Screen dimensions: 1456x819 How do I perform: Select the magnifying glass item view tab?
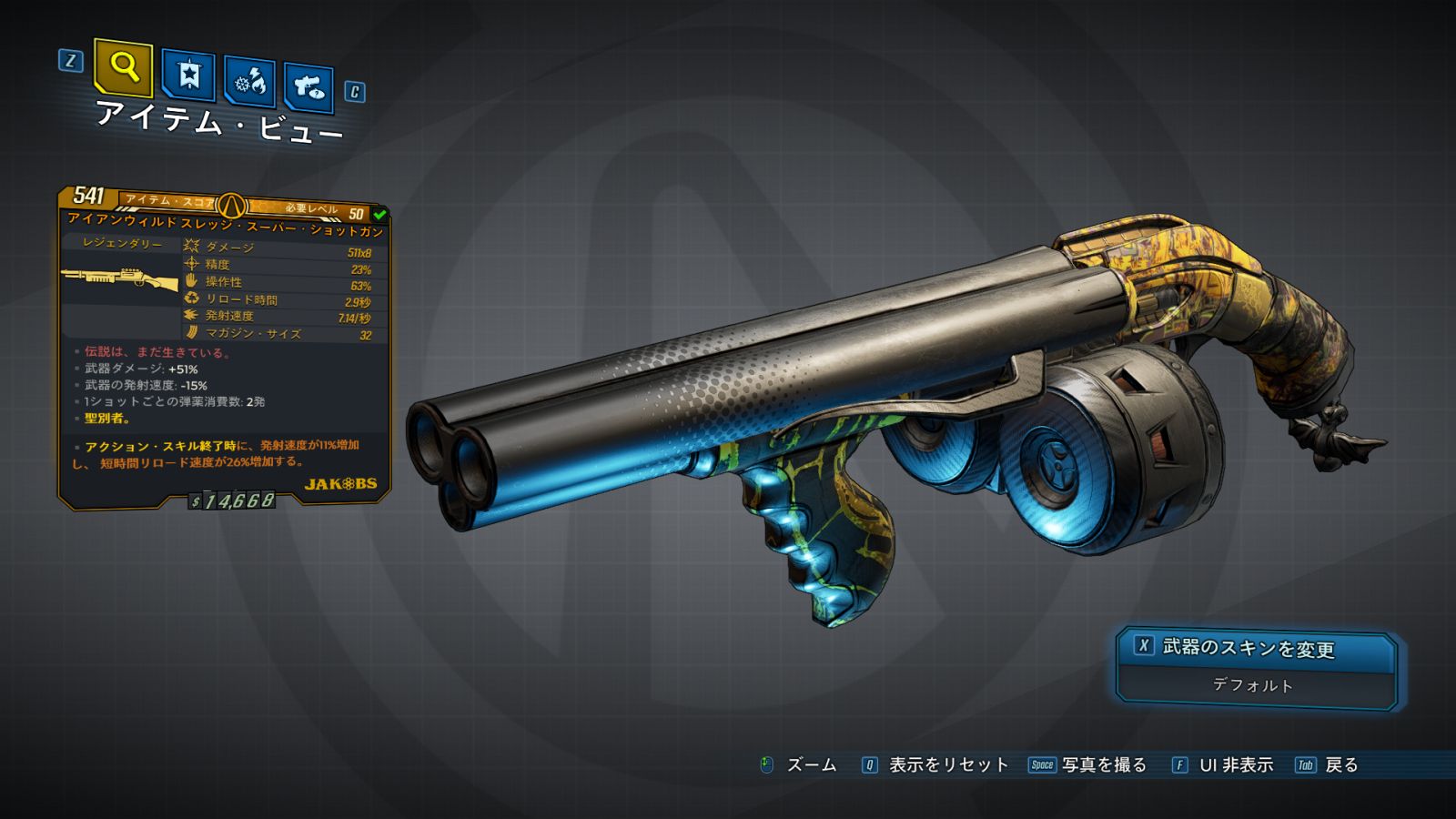[x=123, y=67]
